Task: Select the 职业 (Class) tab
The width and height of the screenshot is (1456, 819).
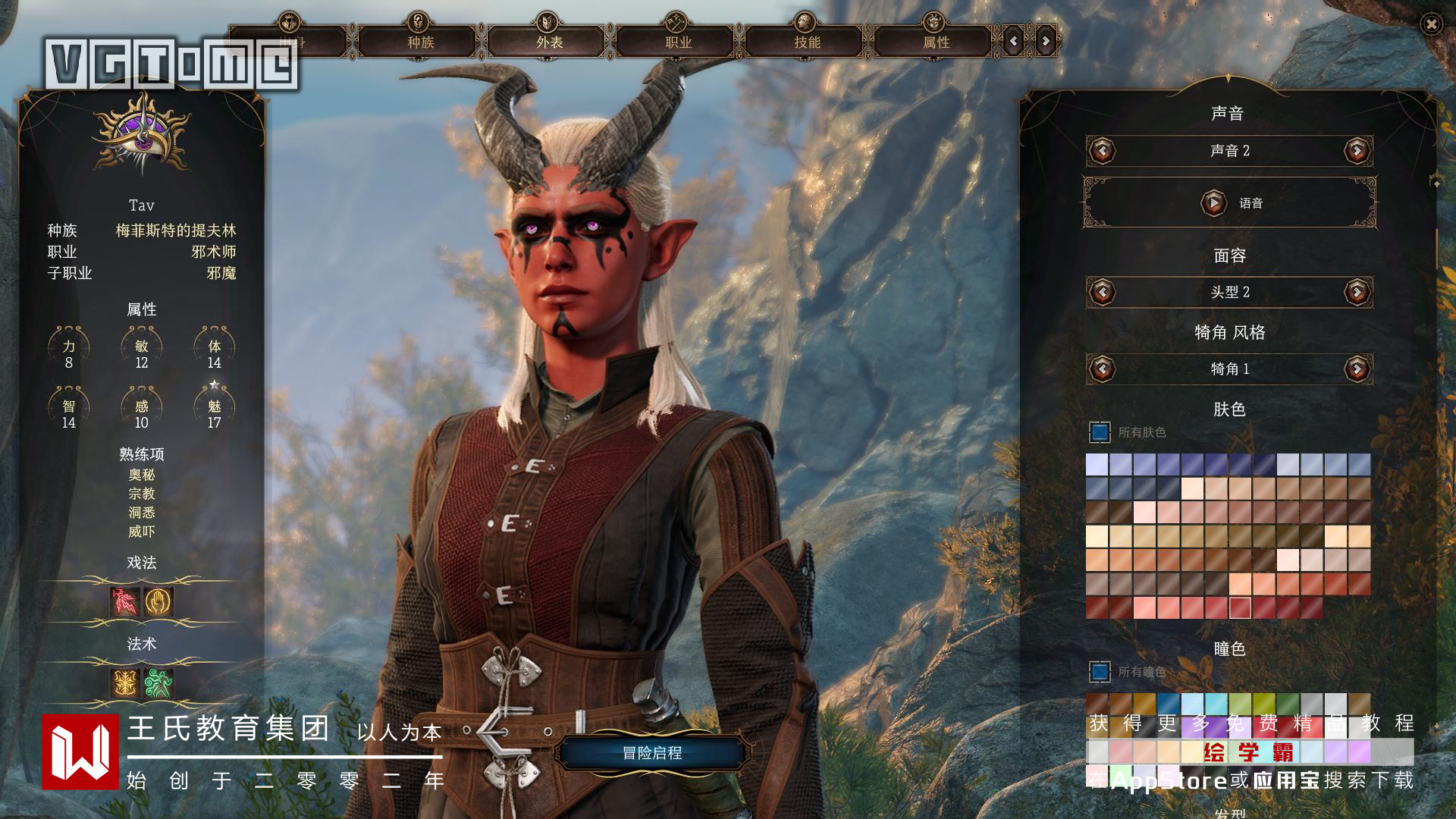Action: 678,42
